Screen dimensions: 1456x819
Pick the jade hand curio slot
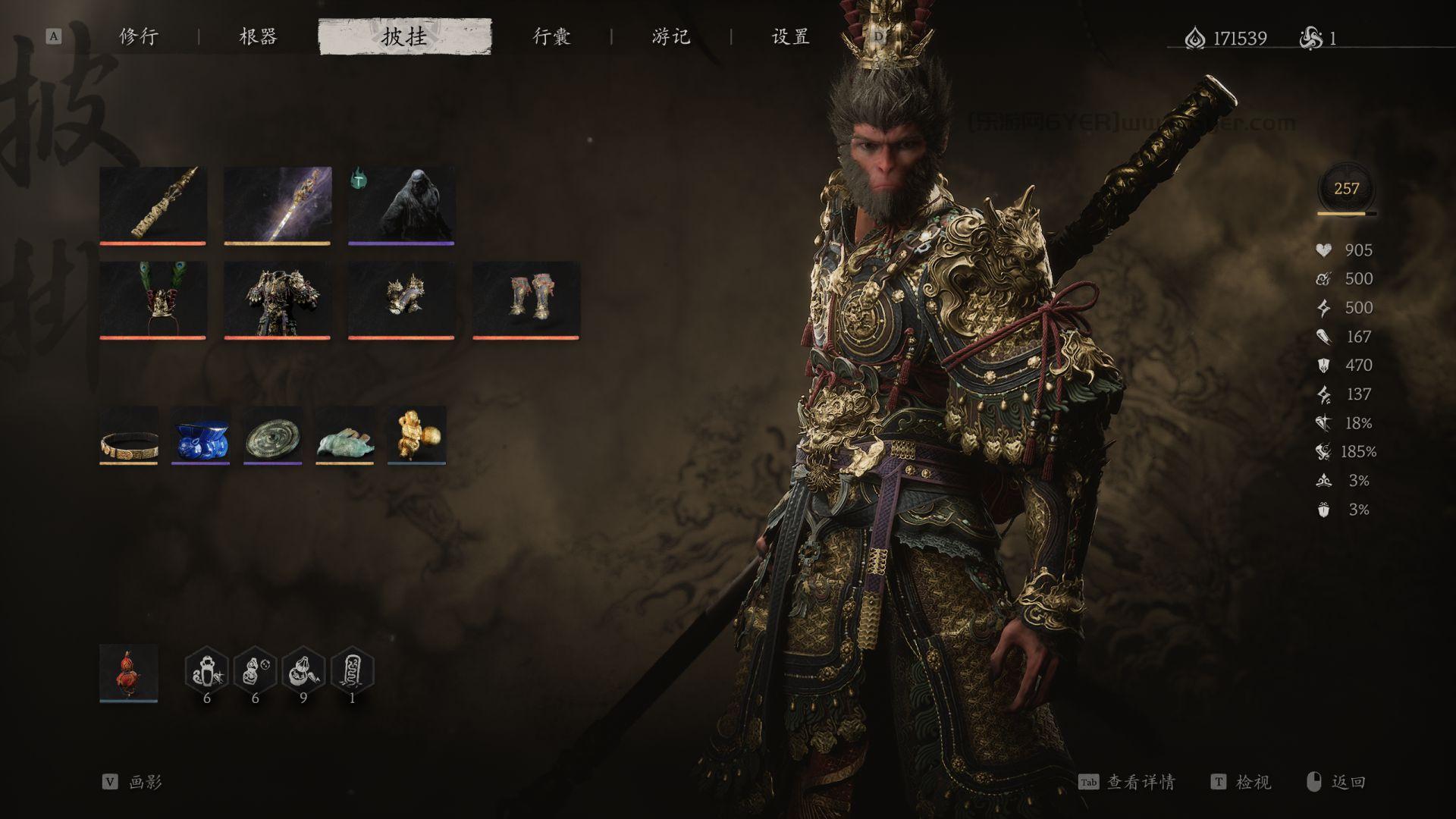[344, 435]
